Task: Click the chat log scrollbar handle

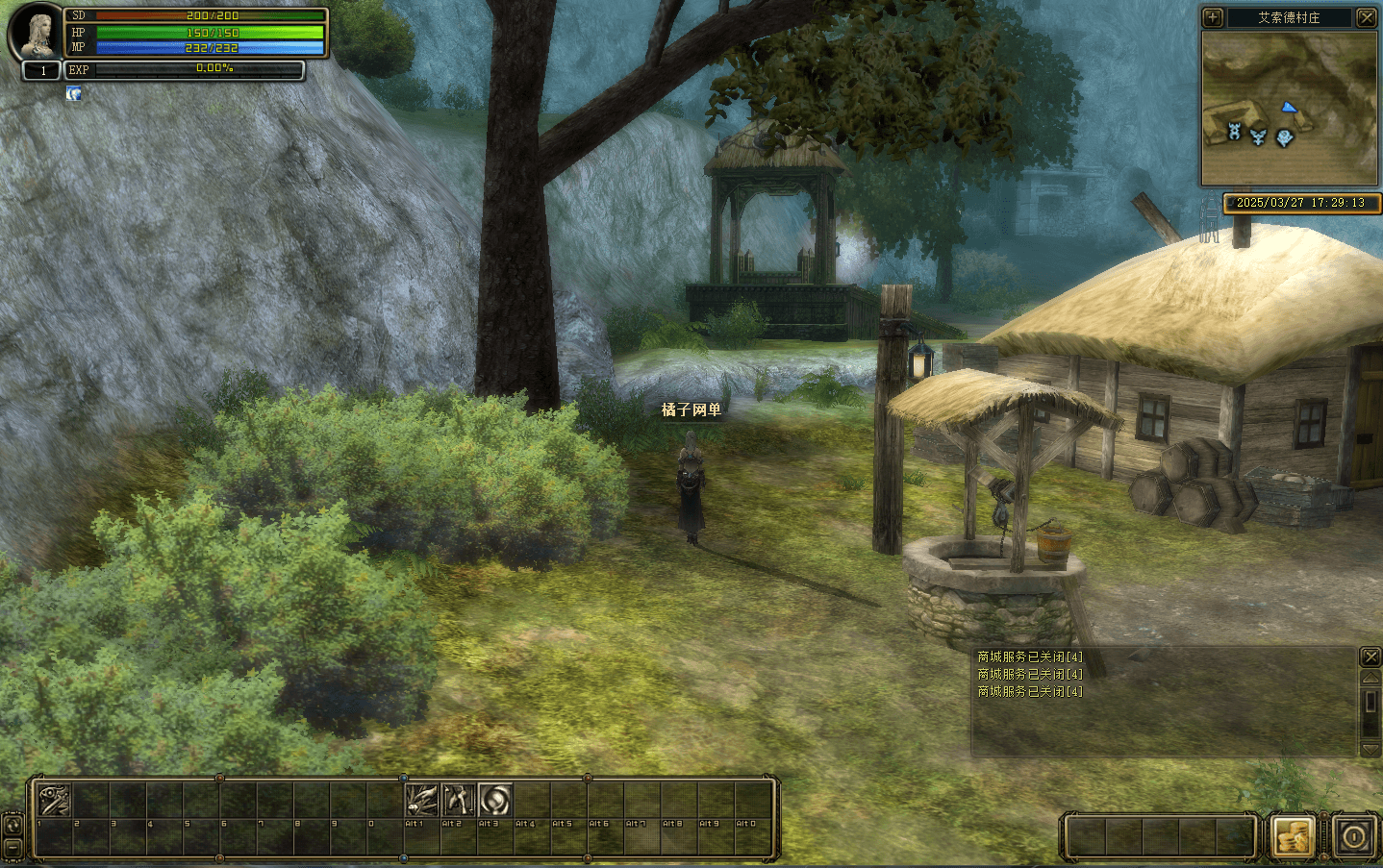Action: click(x=1370, y=703)
